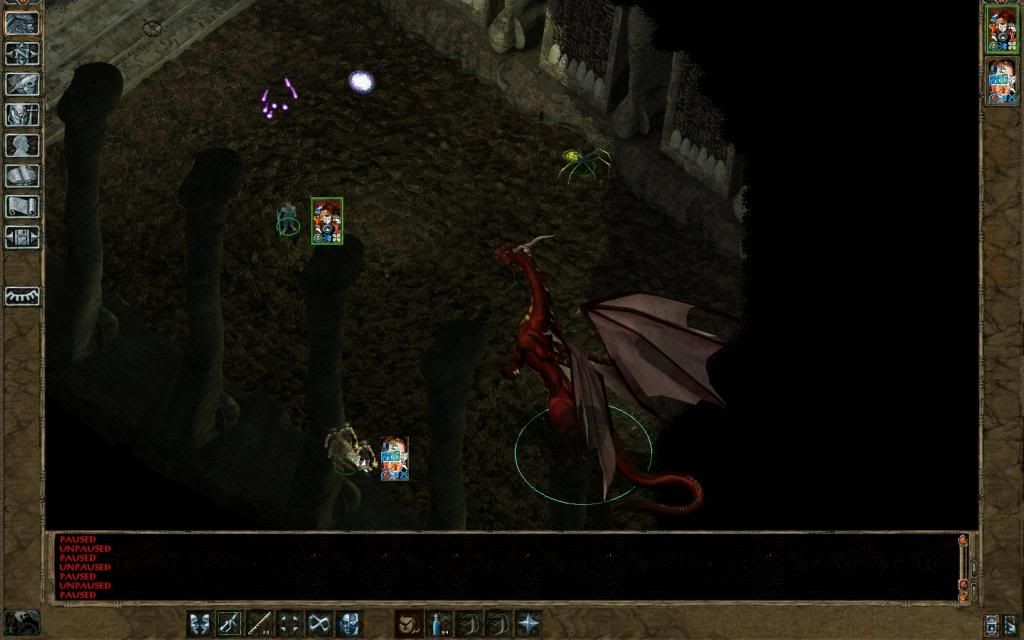1024x640 pixels.
Task: Activate the infinity-loop action button
Action: pyautogui.click(x=320, y=623)
